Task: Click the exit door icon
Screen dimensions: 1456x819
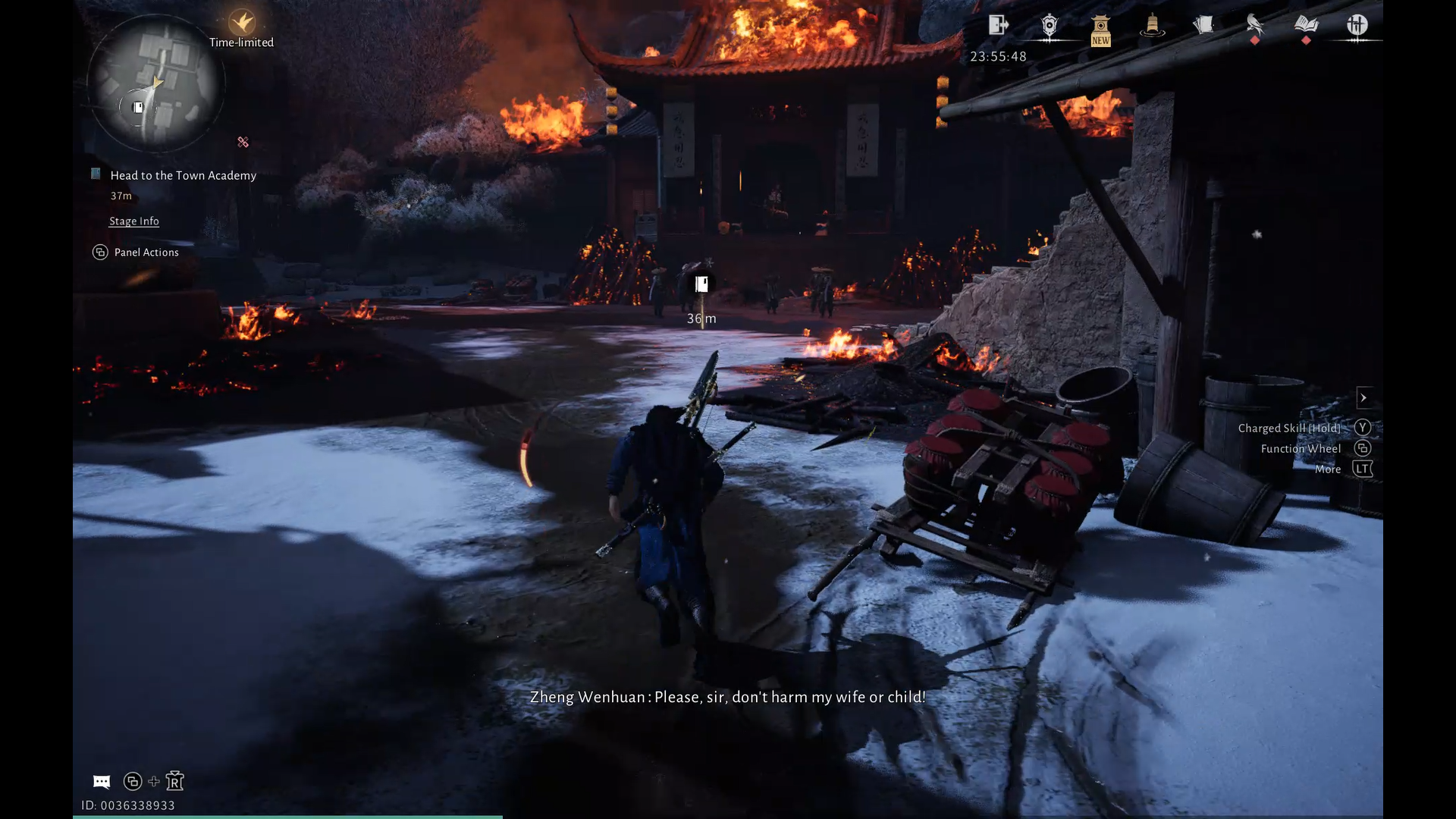Action: click(998, 25)
